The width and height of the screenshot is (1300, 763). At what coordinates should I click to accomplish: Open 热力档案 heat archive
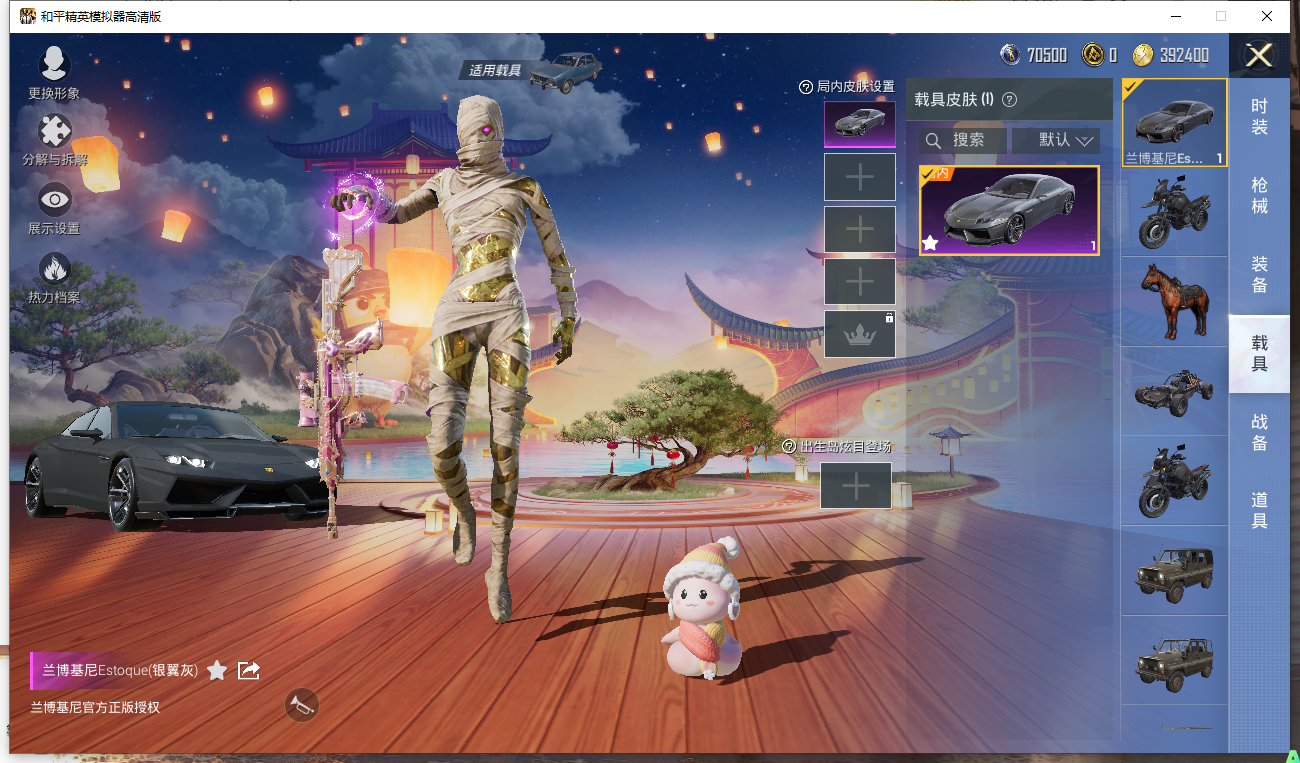(54, 276)
